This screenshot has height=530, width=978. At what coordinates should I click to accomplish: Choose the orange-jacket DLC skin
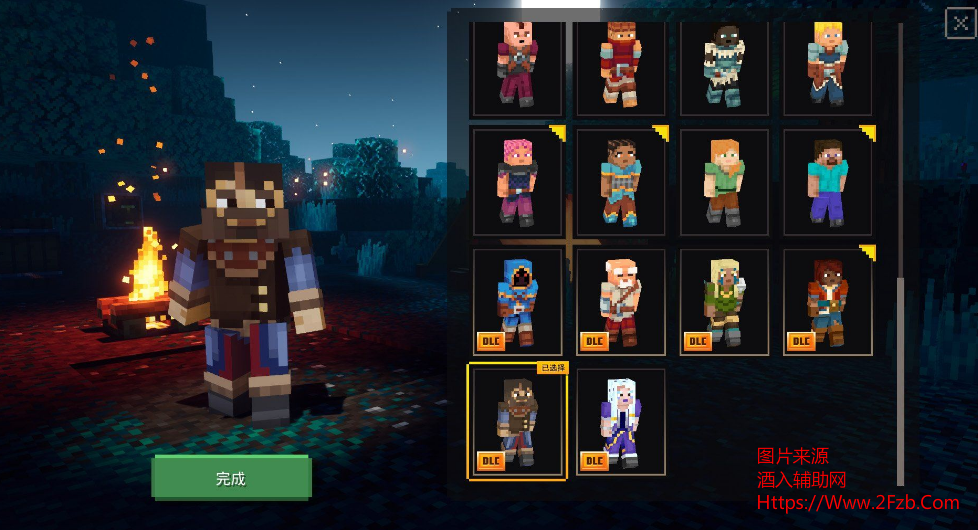coord(827,302)
